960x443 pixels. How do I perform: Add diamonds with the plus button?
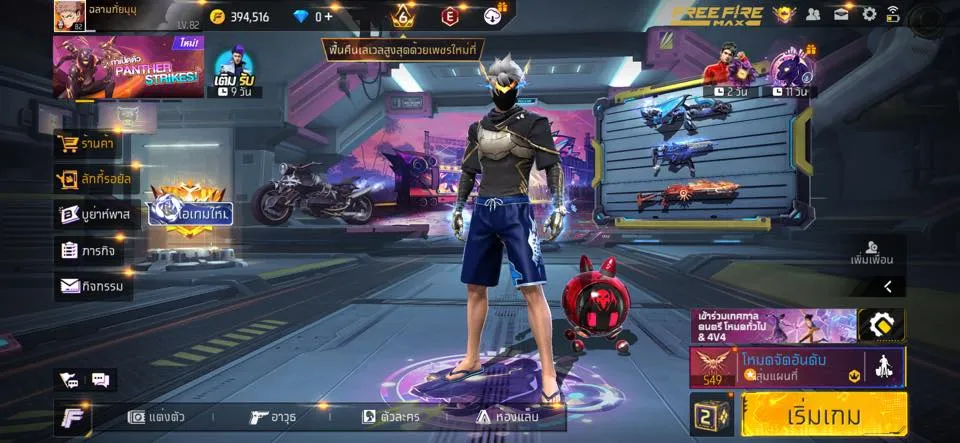pos(328,16)
